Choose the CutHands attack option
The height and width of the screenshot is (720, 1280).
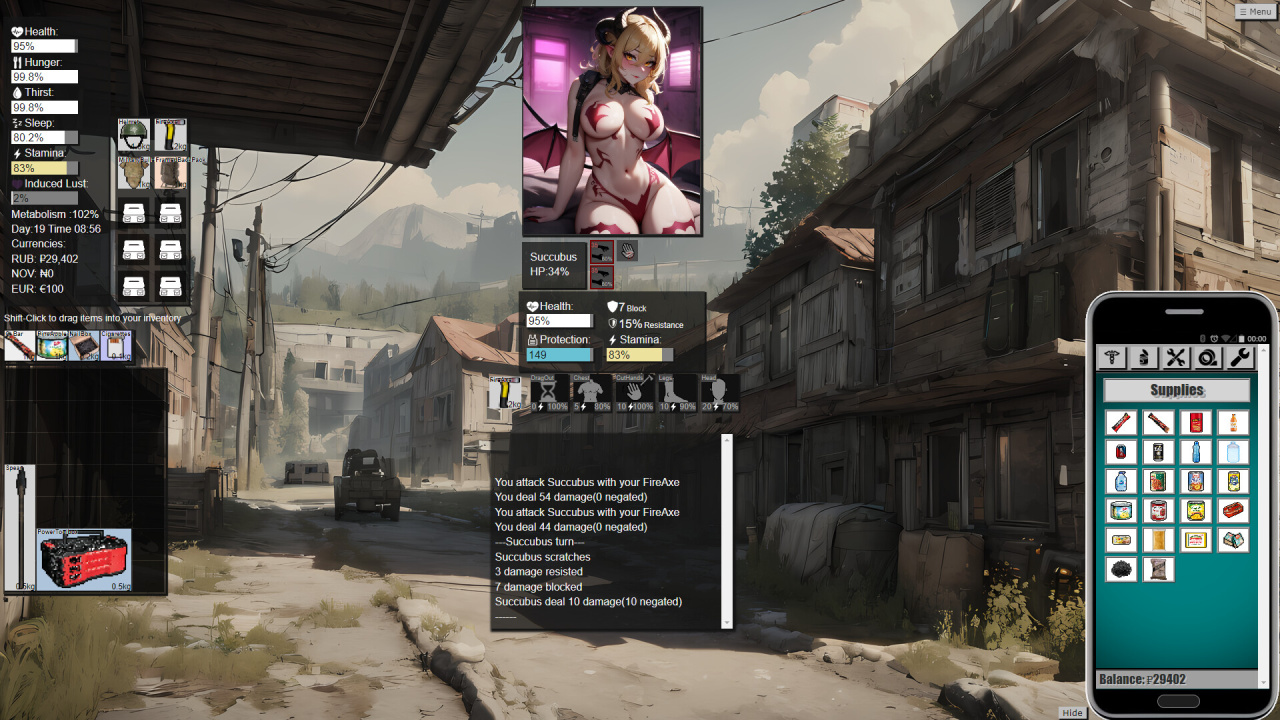pos(634,392)
